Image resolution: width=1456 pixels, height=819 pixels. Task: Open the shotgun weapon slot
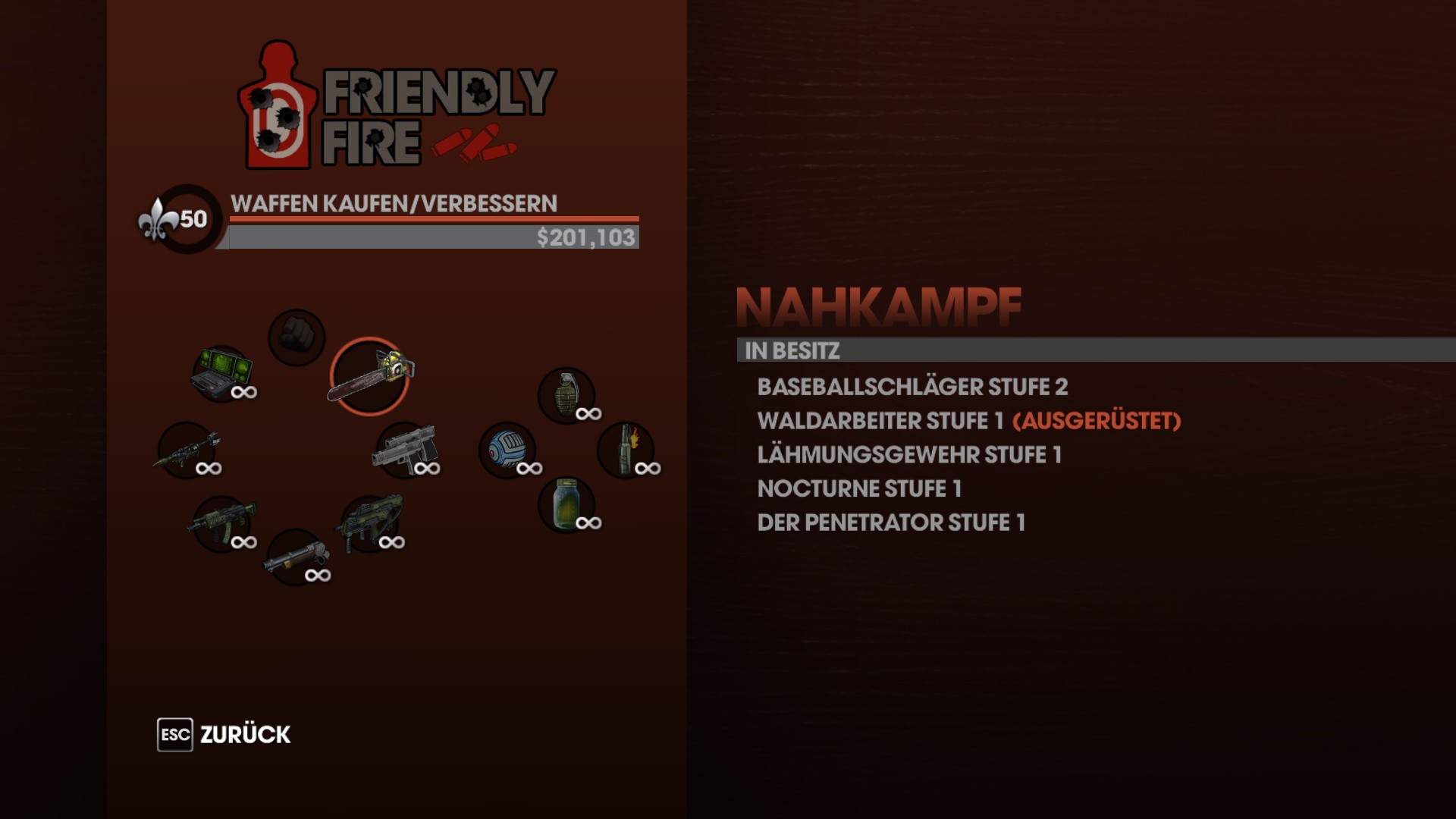pyautogui.click(x=296, y=557)
